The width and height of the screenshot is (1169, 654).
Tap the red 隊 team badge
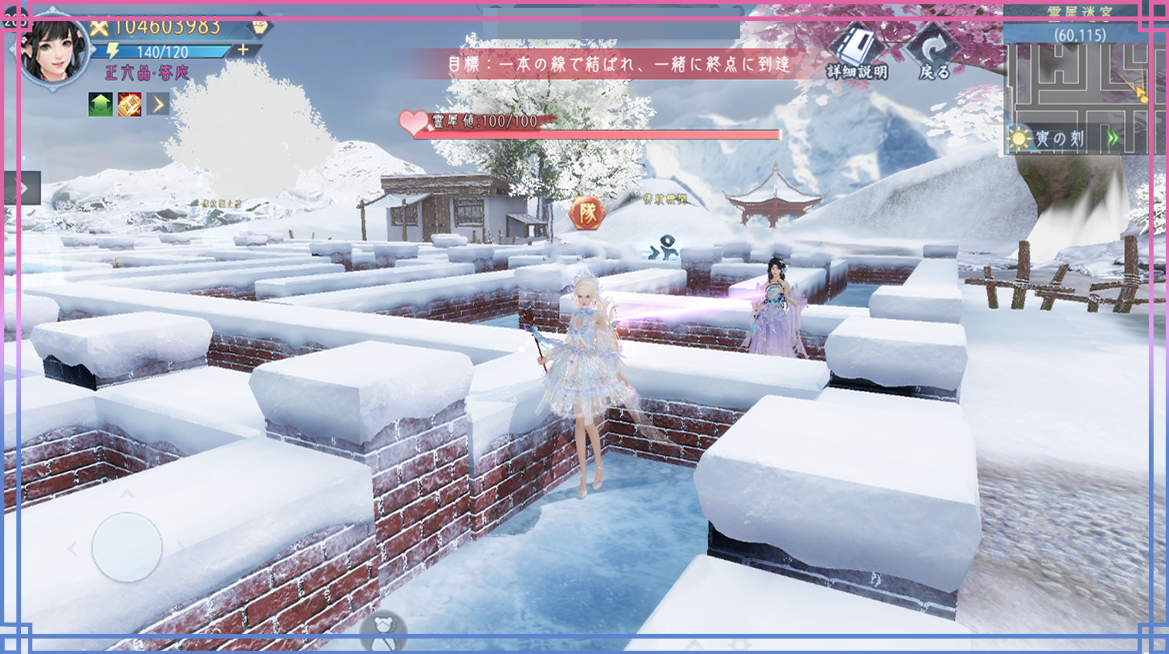coord(585,212)
